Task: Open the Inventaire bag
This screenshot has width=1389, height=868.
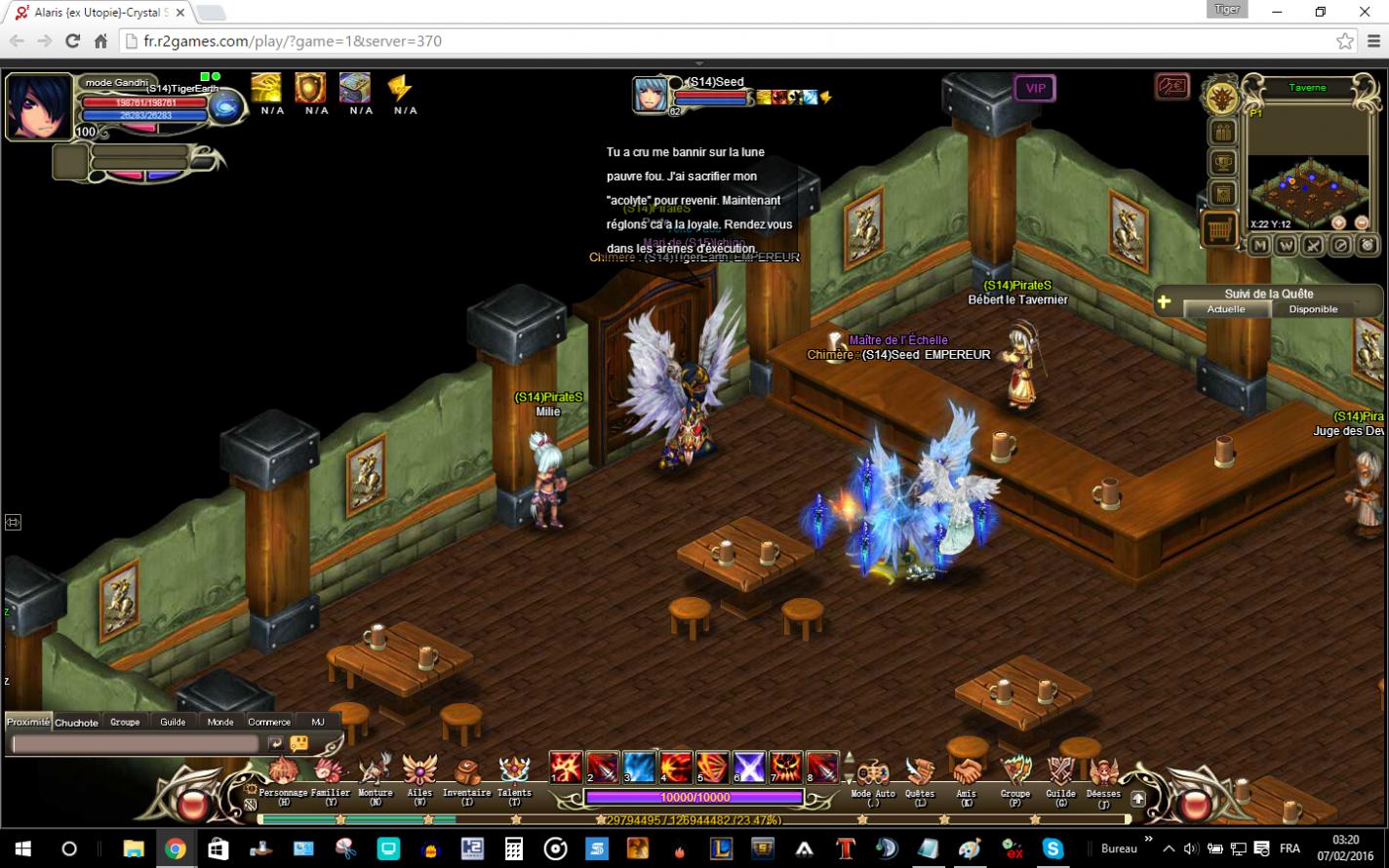Action: pyautogui.click(x=466, y=773)
